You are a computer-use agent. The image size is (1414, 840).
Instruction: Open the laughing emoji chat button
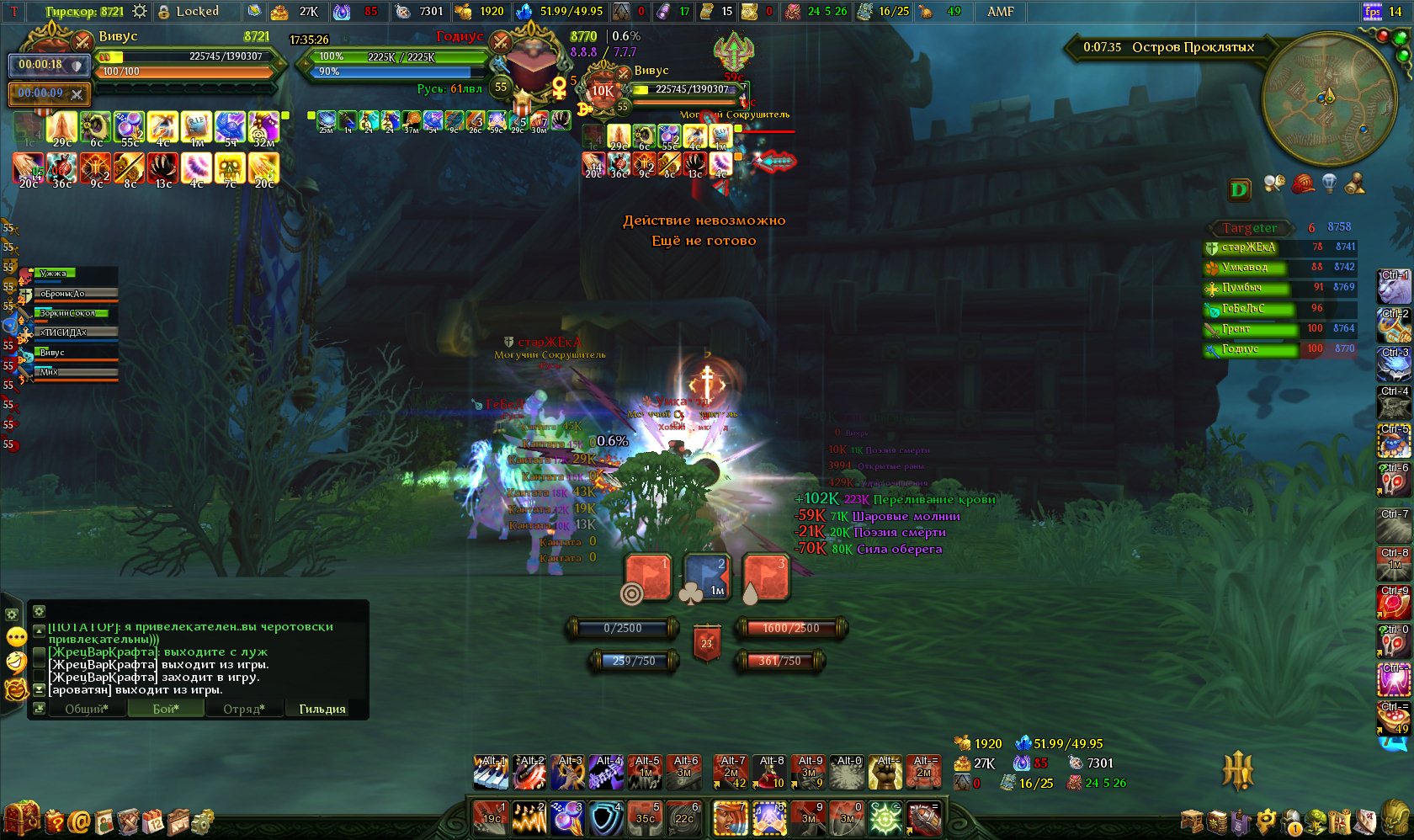click(16, 662)
